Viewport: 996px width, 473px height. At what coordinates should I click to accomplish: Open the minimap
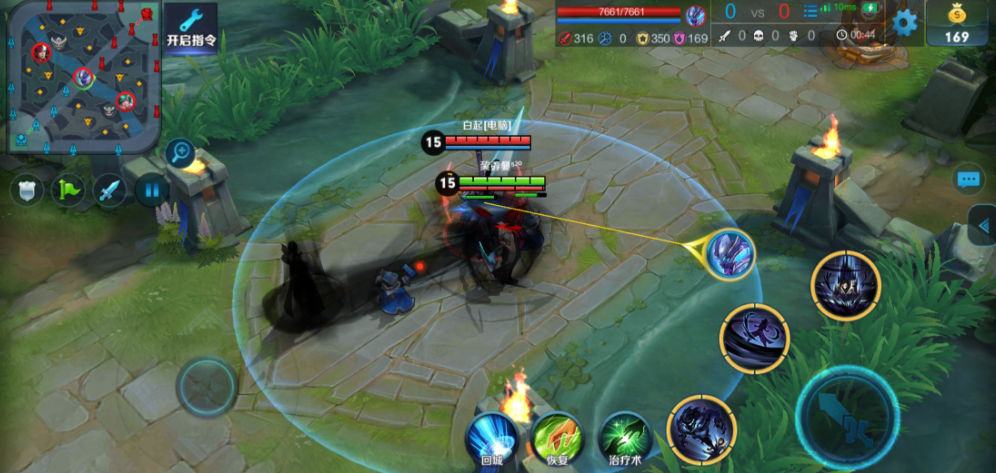point(81,76)
